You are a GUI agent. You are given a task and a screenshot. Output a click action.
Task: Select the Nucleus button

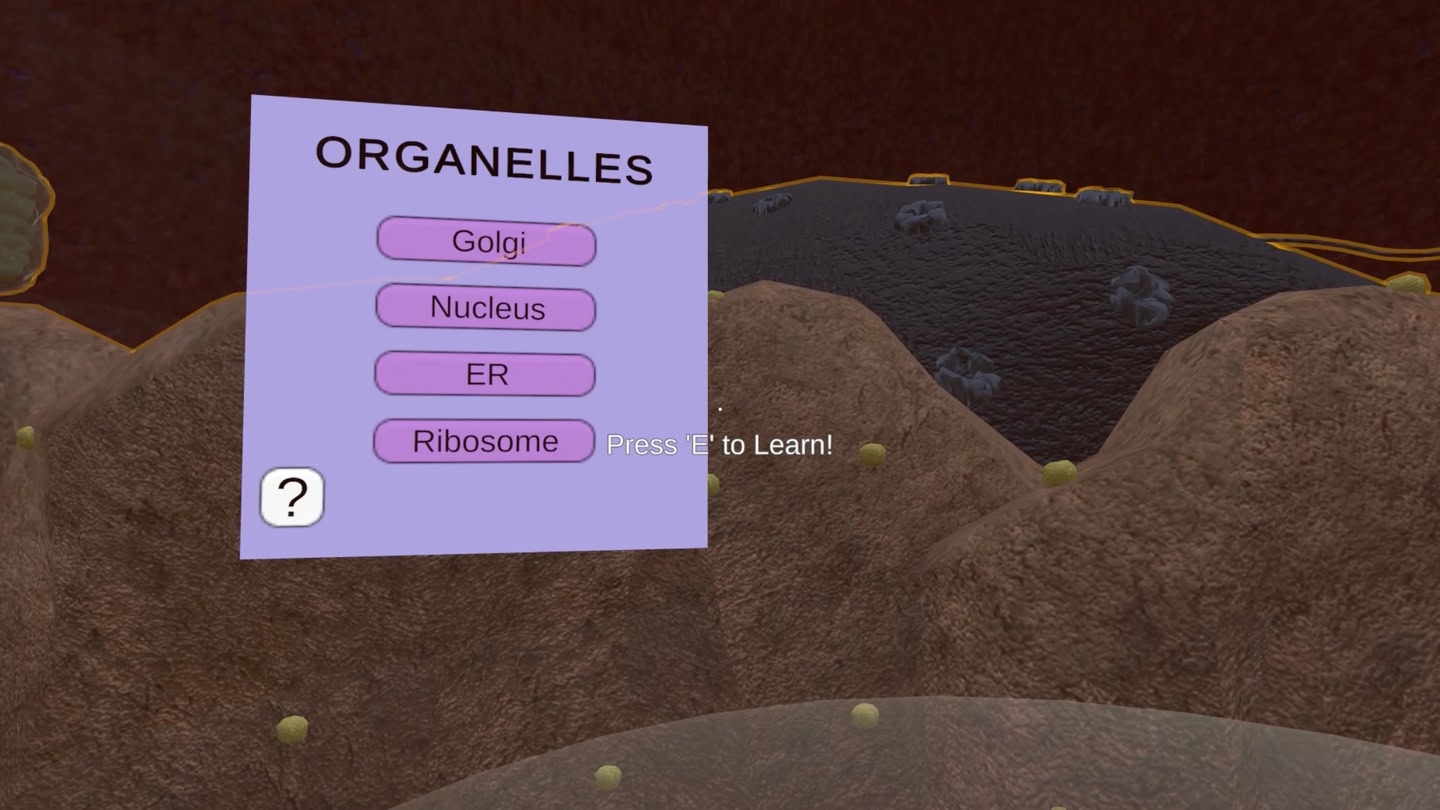[486, 307]
